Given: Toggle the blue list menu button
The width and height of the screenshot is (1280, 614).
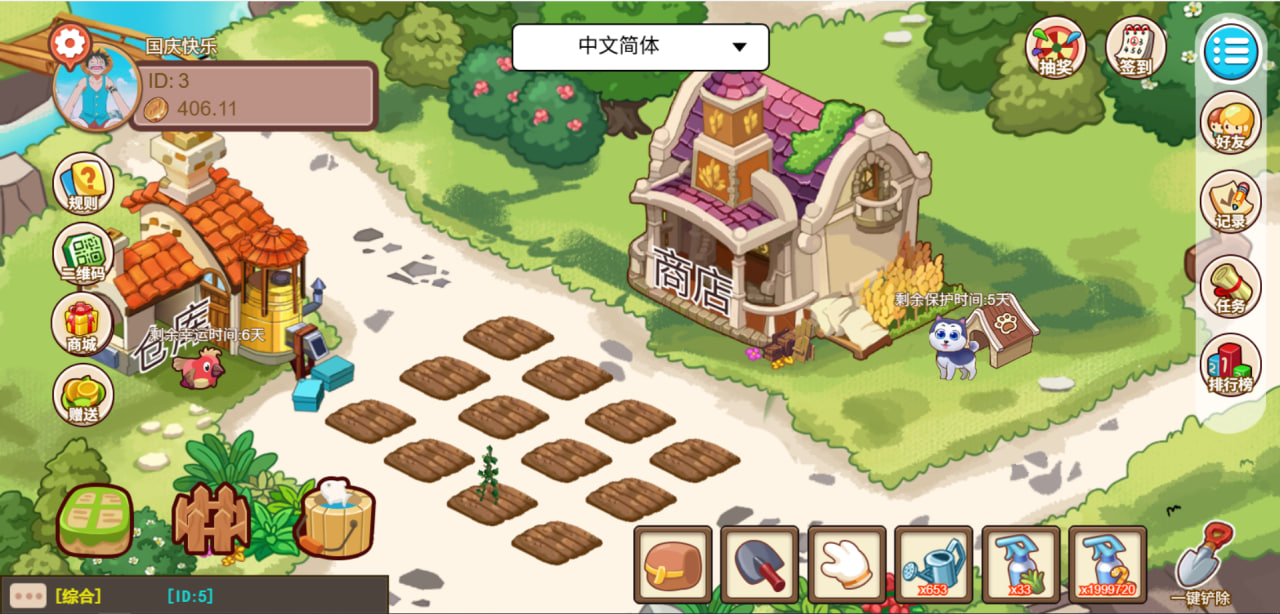Looking at the screenshot, I should click(1230, 51).
